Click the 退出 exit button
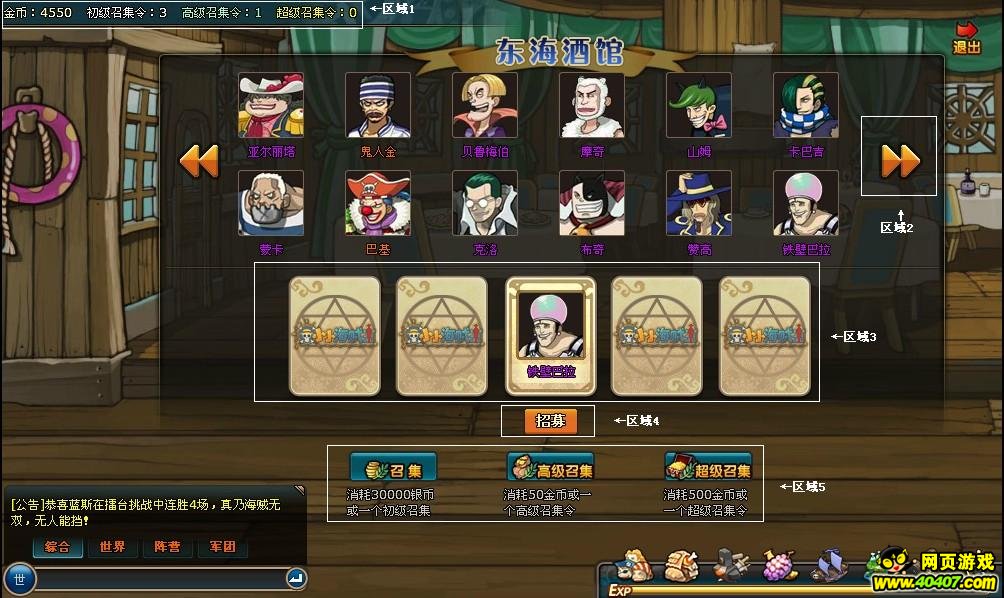This screenshot has width=1004, height=598. [x=966, y=38]
